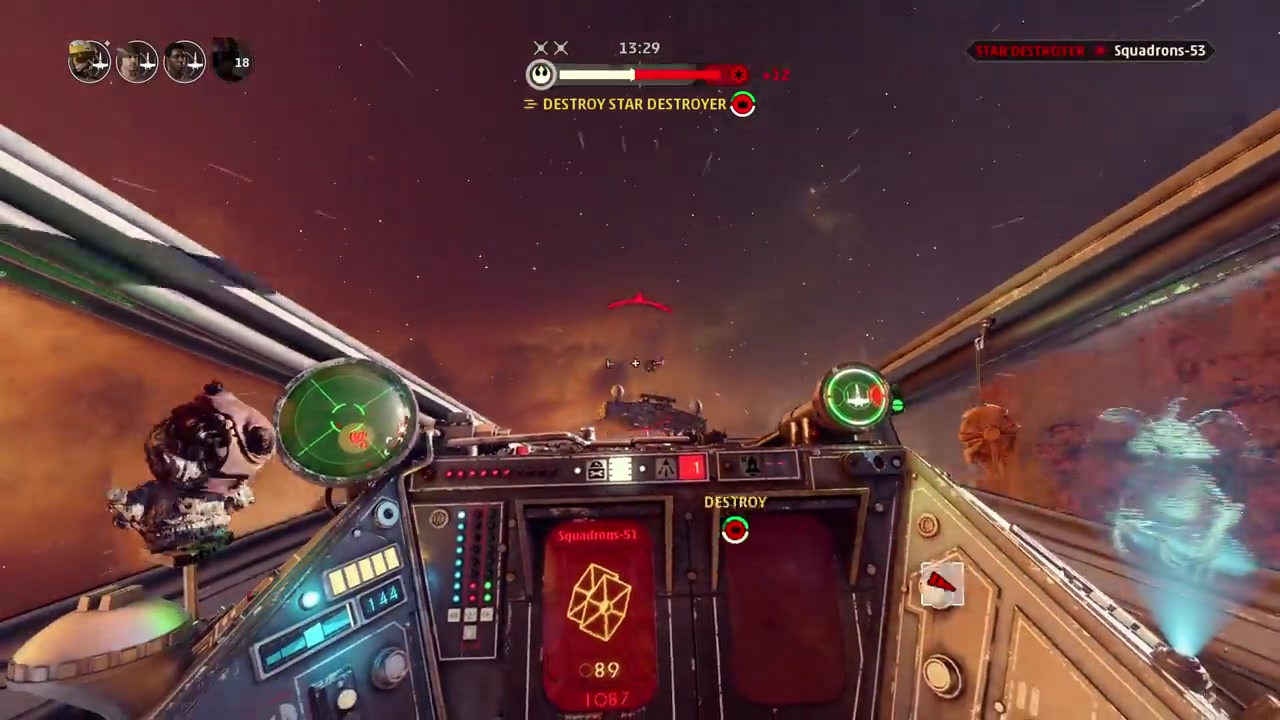Open the Destroy Star Destroyer objective tracker
This screenshot has width=1280, height=720.
coord(633,104)
